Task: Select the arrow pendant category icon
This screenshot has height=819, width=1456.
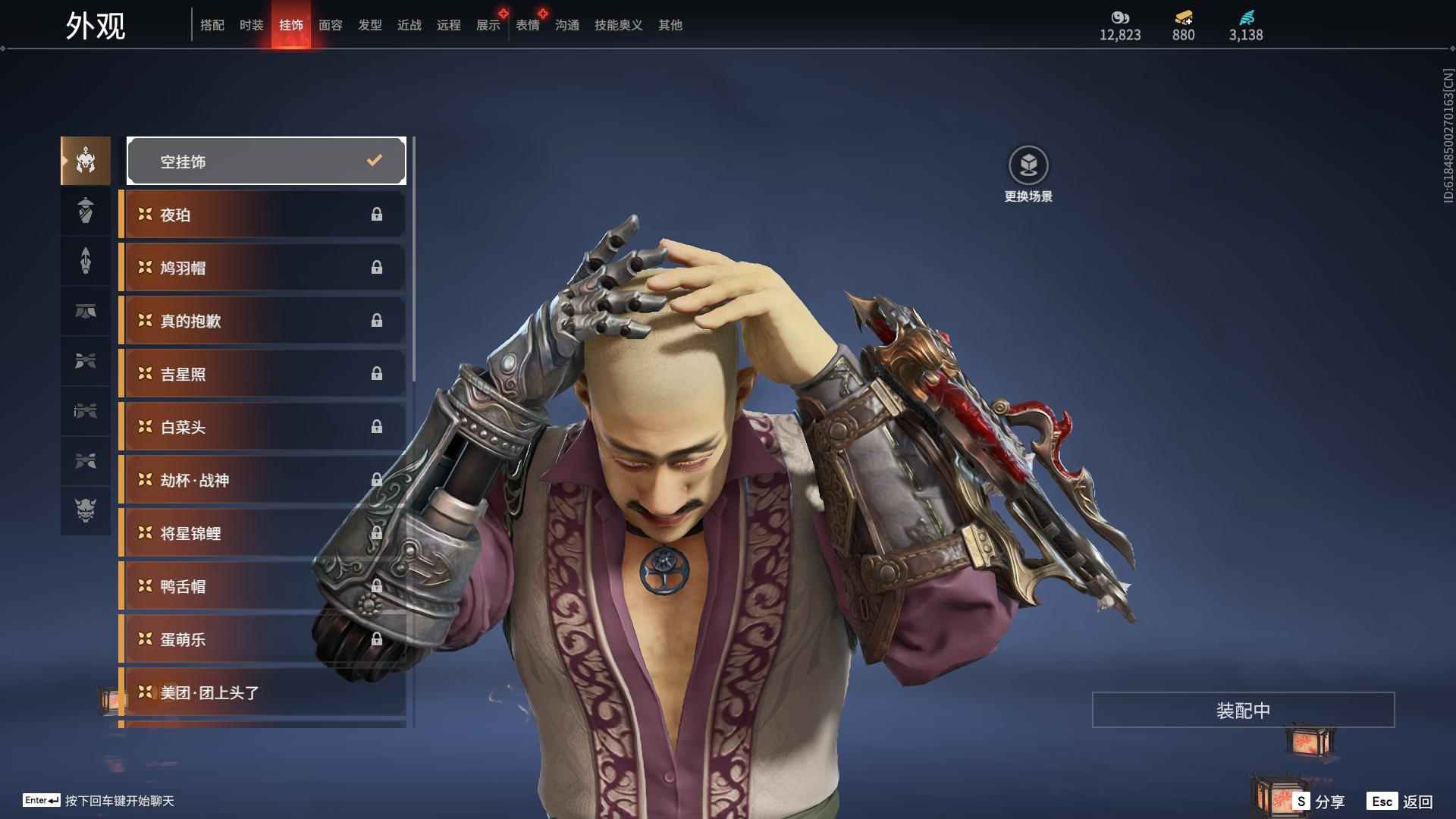Action: point(85,262)
